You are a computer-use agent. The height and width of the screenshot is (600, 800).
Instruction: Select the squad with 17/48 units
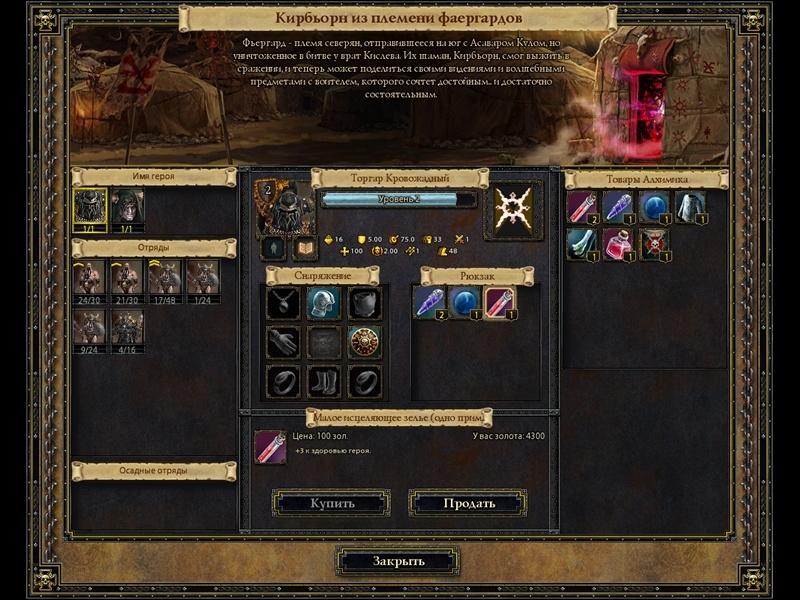(x=165, y=277)
